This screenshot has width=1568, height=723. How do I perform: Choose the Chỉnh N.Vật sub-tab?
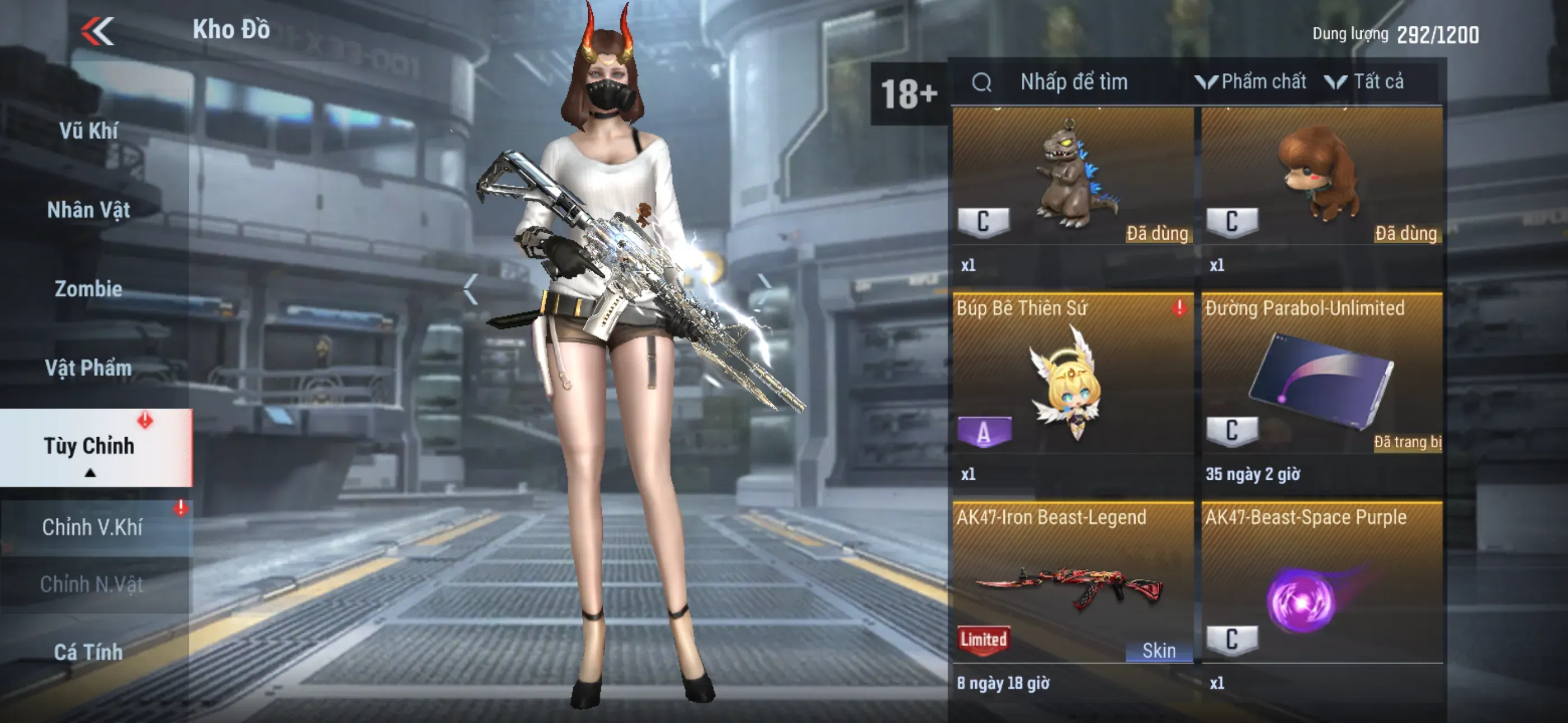tap(92, 584)
